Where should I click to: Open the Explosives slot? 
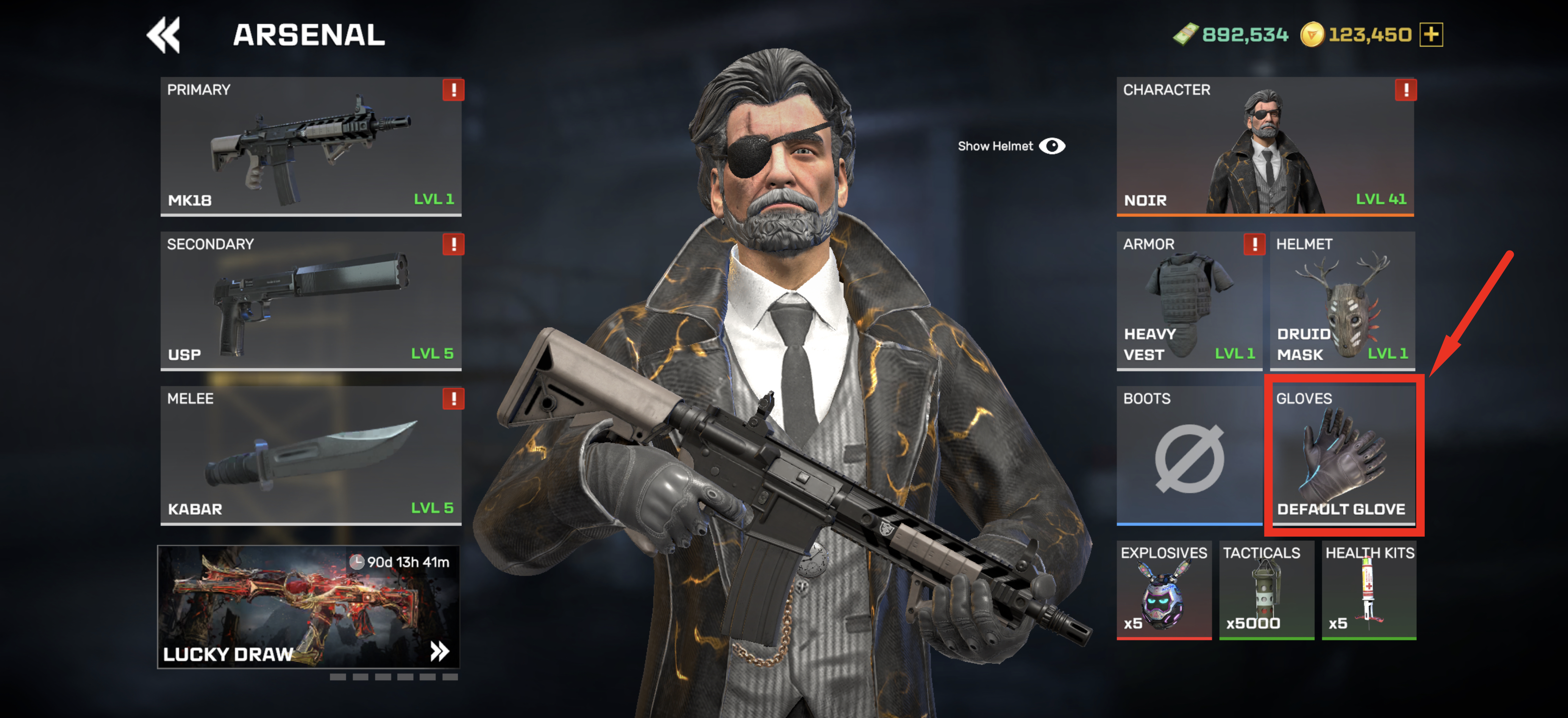click(x=1163, y=590)
